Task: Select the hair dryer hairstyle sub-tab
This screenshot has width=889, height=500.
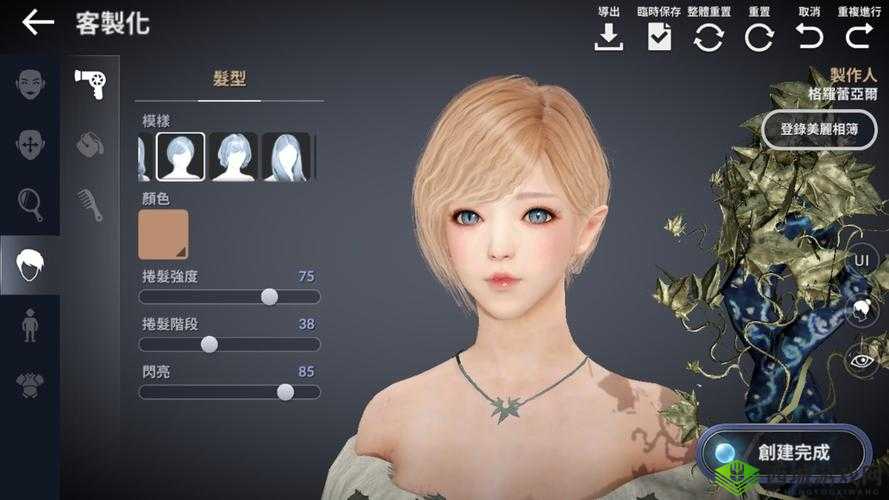Action: pos(91,83)
